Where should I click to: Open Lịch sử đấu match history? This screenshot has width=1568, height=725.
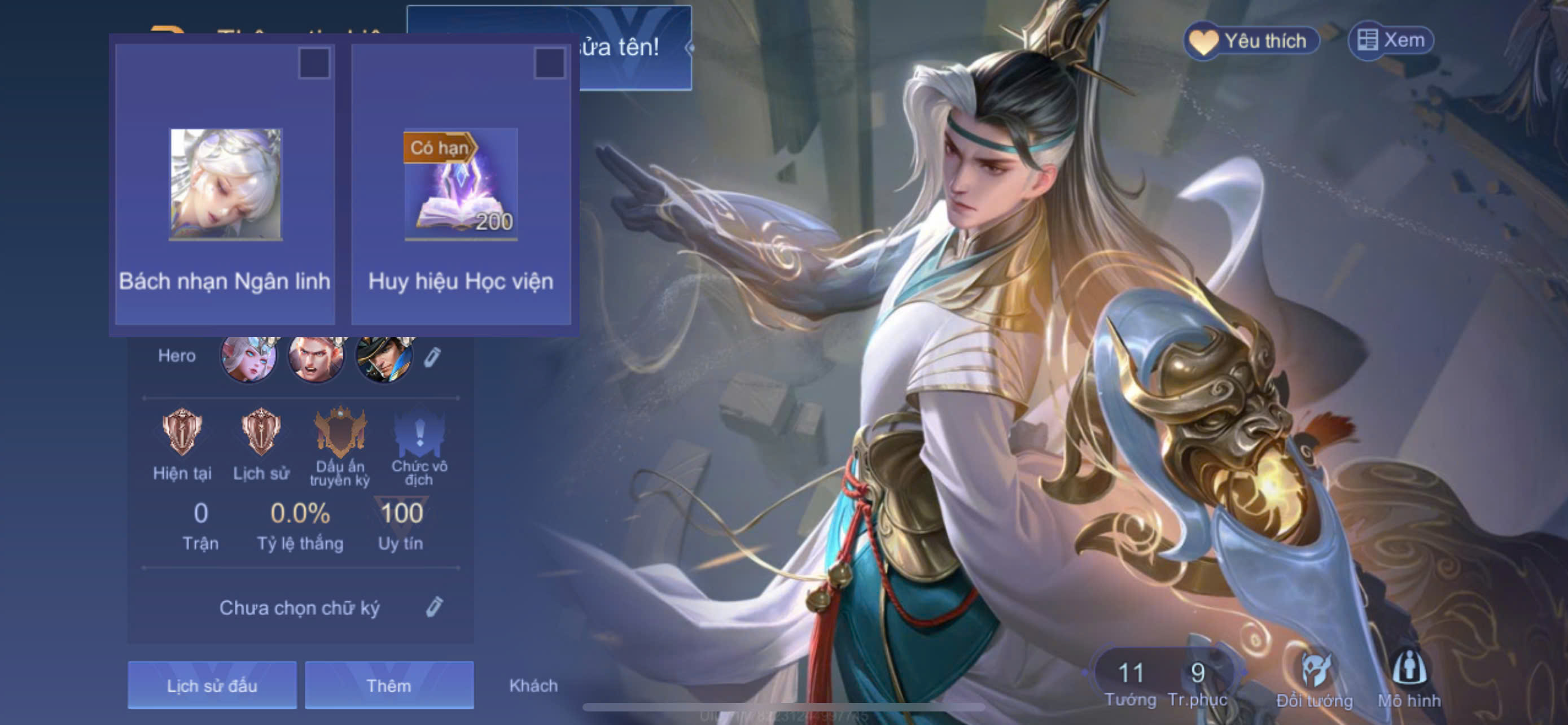[x=212, y=685]
